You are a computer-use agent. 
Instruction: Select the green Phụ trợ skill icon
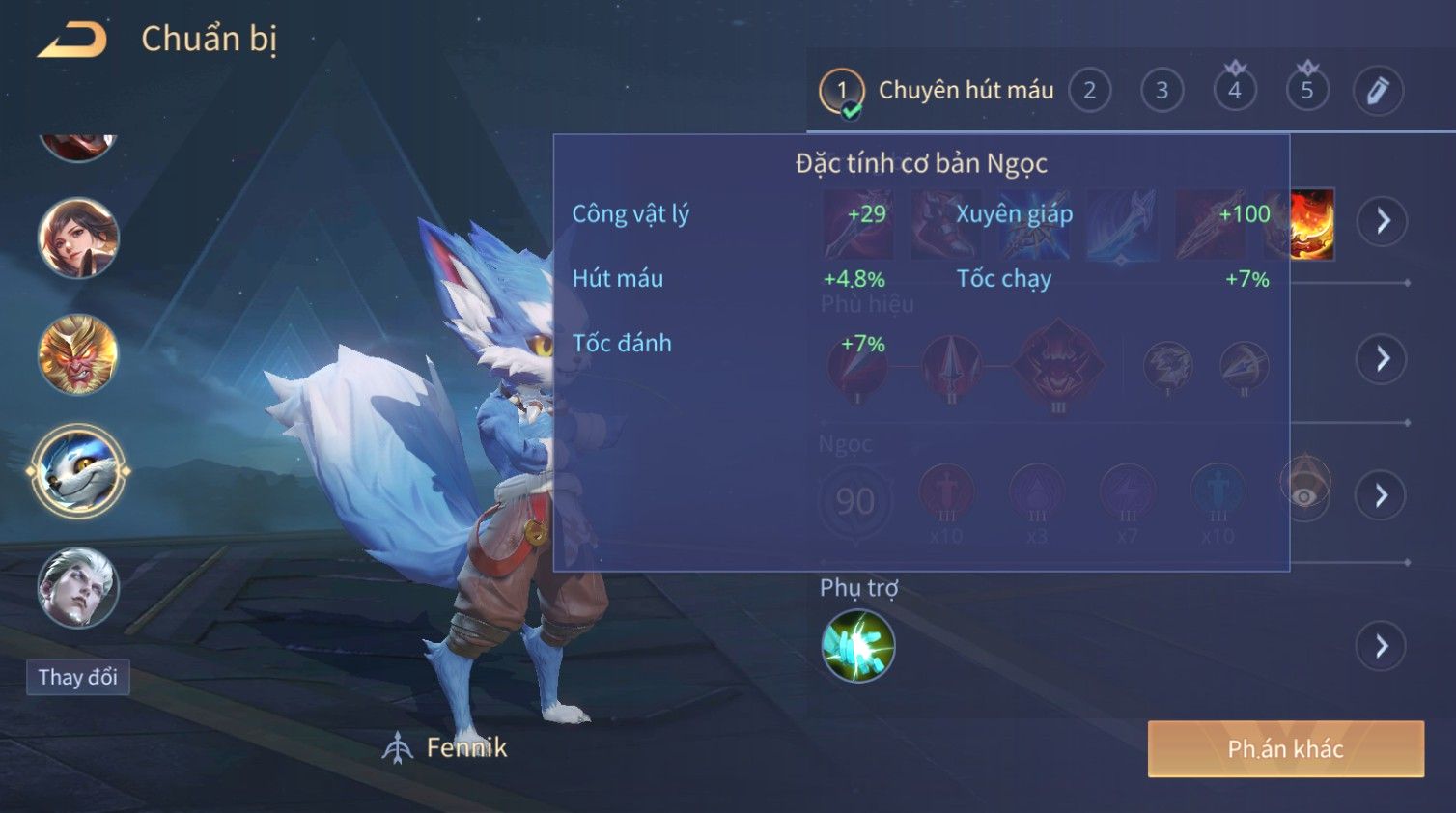pyautogui.click(x=857, y=646)
